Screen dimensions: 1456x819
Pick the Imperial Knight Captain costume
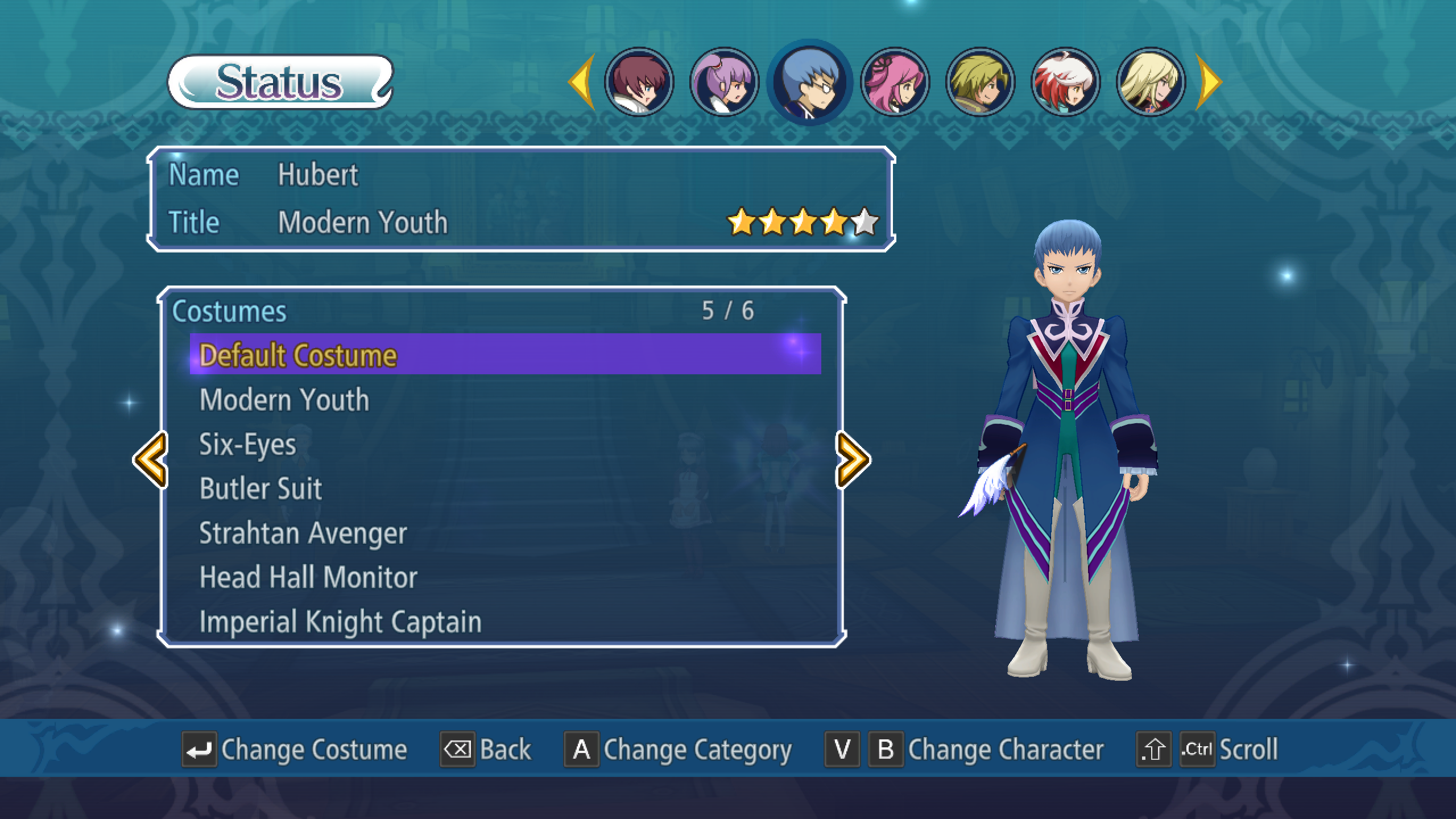click(x=340, y=622)
